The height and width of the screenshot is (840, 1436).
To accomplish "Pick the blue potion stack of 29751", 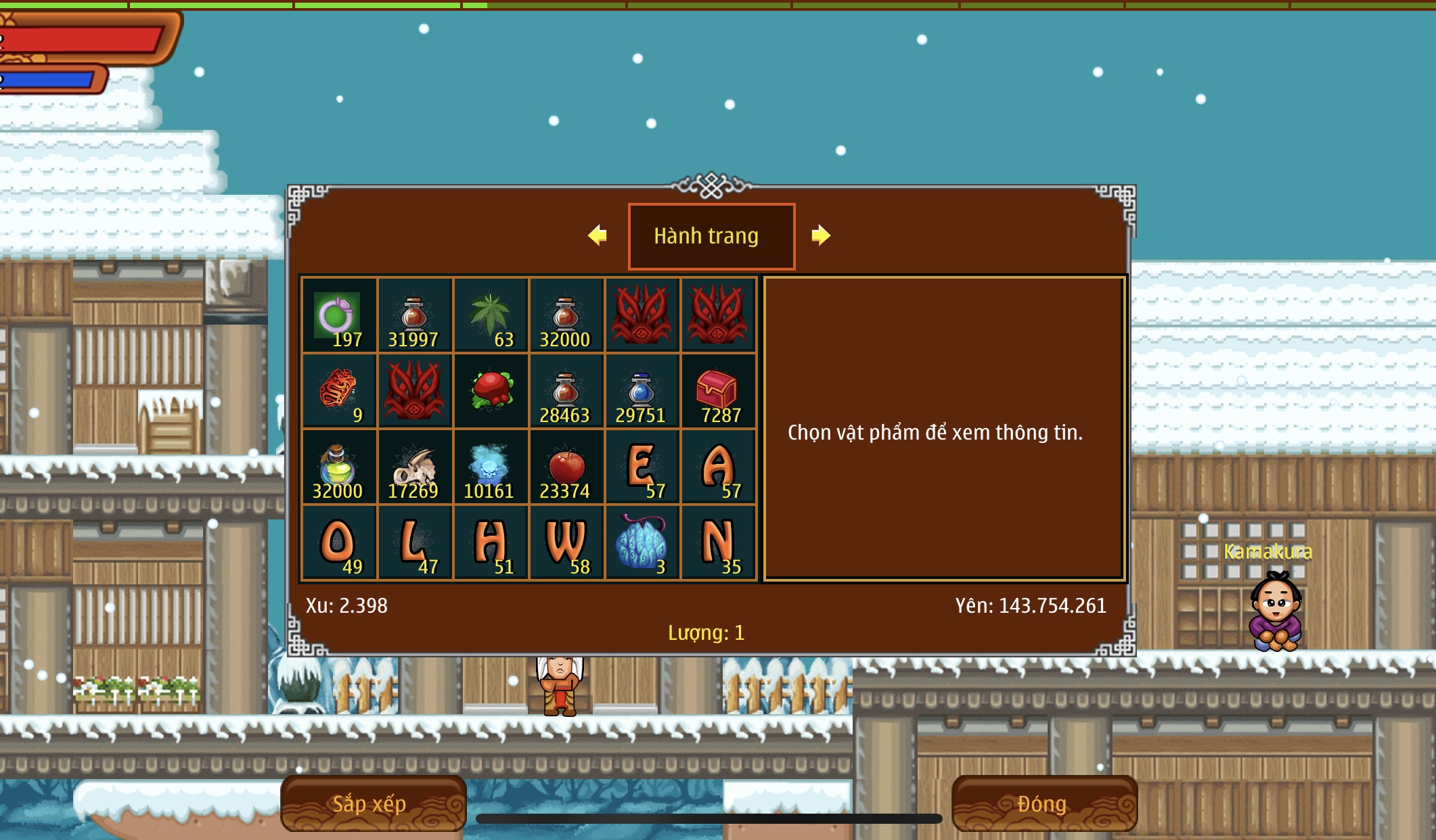I will pyautogui.click(x=642, y=392).
